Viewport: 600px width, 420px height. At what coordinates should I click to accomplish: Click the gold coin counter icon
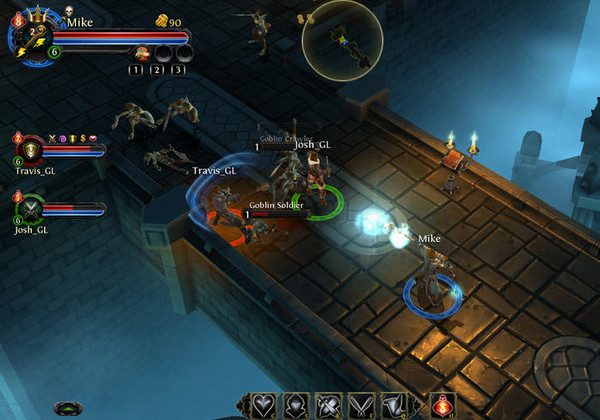pyautogui.click(x=161, y=21)
